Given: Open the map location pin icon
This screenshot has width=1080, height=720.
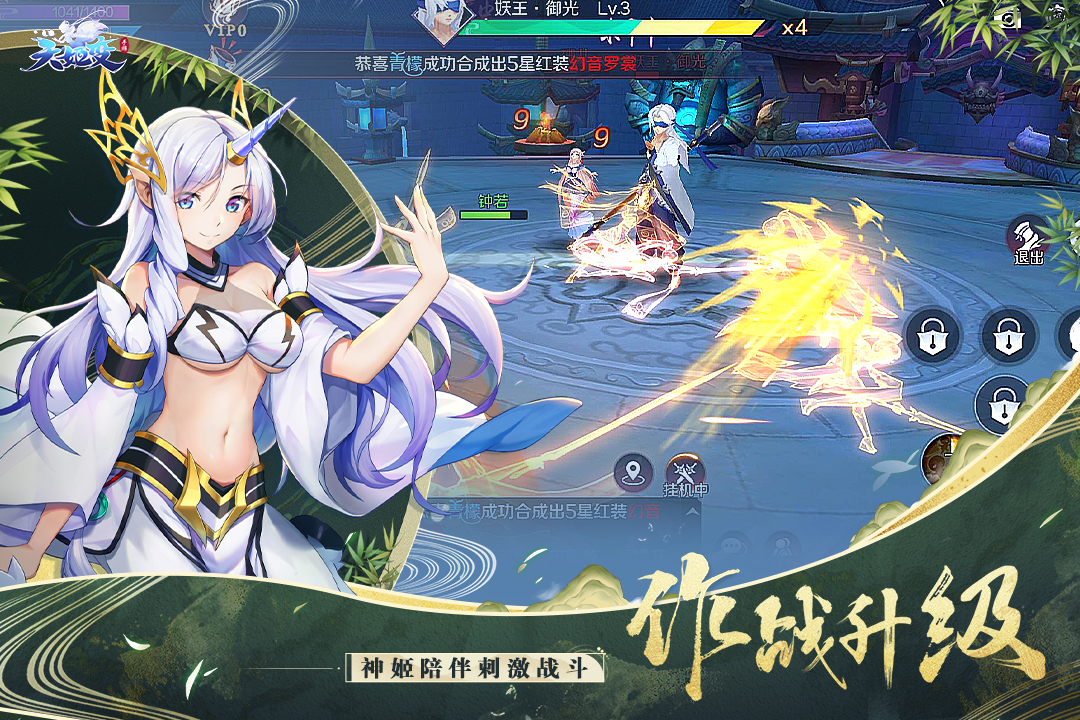Looking at the screenshot, I should tap(633, 470).
